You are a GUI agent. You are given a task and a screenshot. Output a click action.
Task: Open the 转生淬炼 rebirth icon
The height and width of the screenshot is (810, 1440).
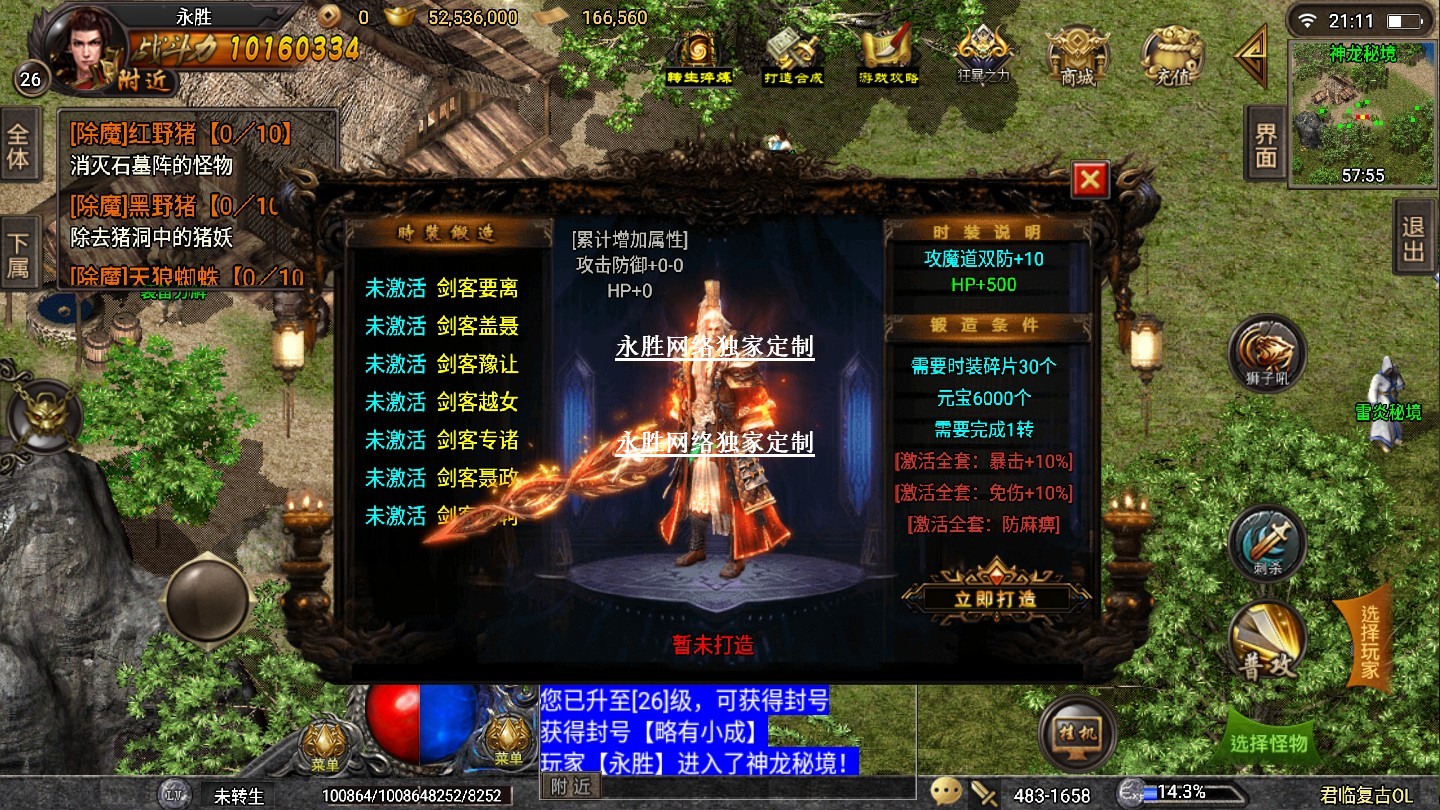click(699, 56)
